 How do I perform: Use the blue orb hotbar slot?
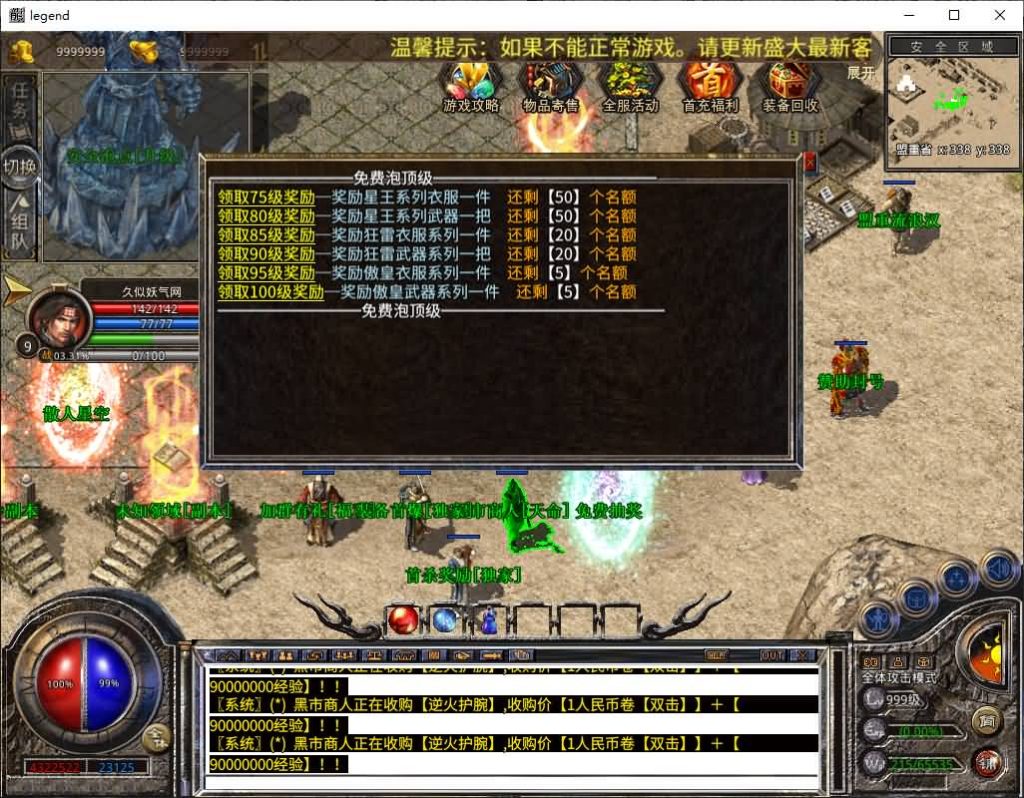446,620
